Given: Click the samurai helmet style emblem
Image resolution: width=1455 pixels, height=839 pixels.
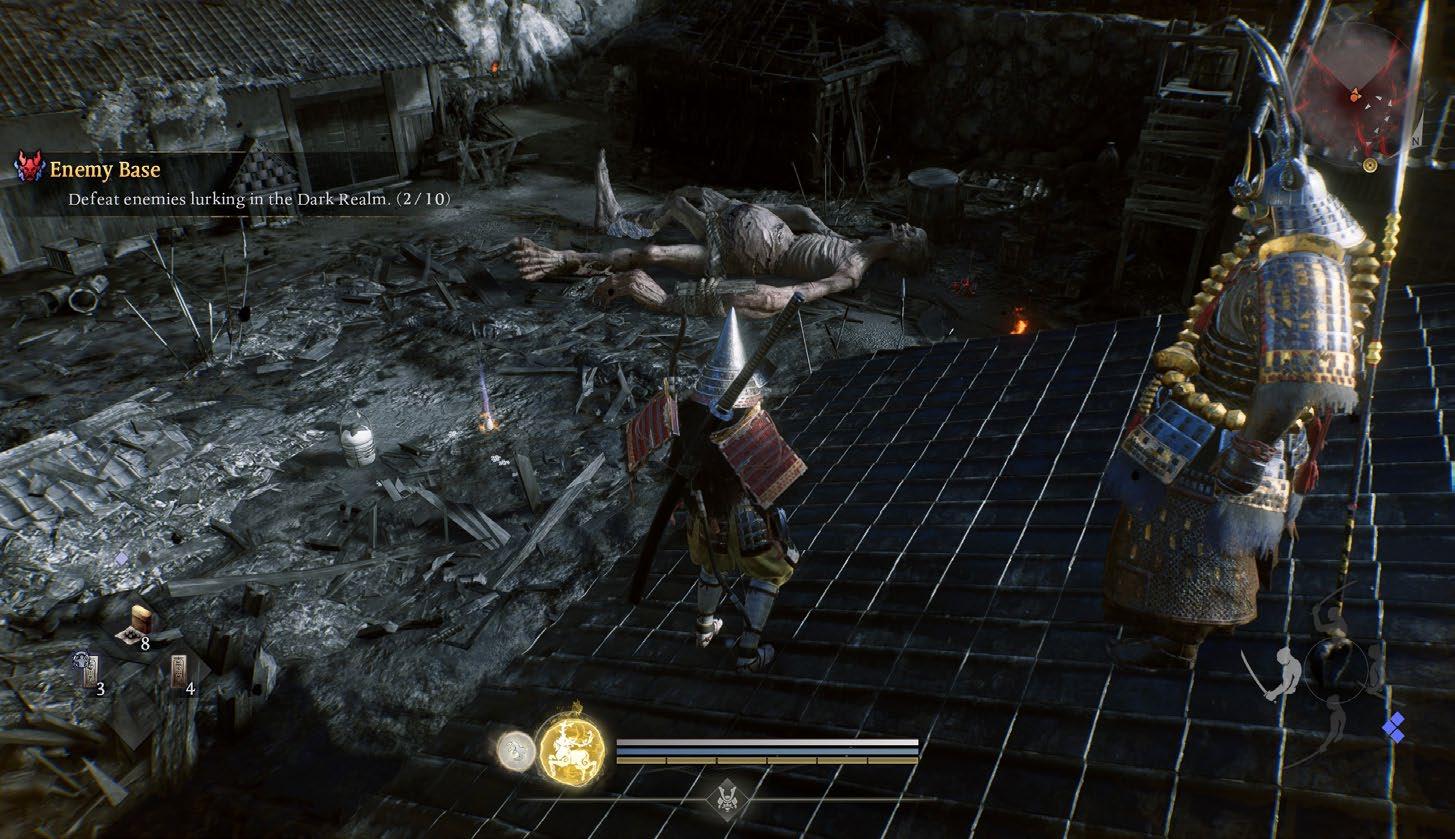Looking at the screenshot, I should tap(727, 798).
